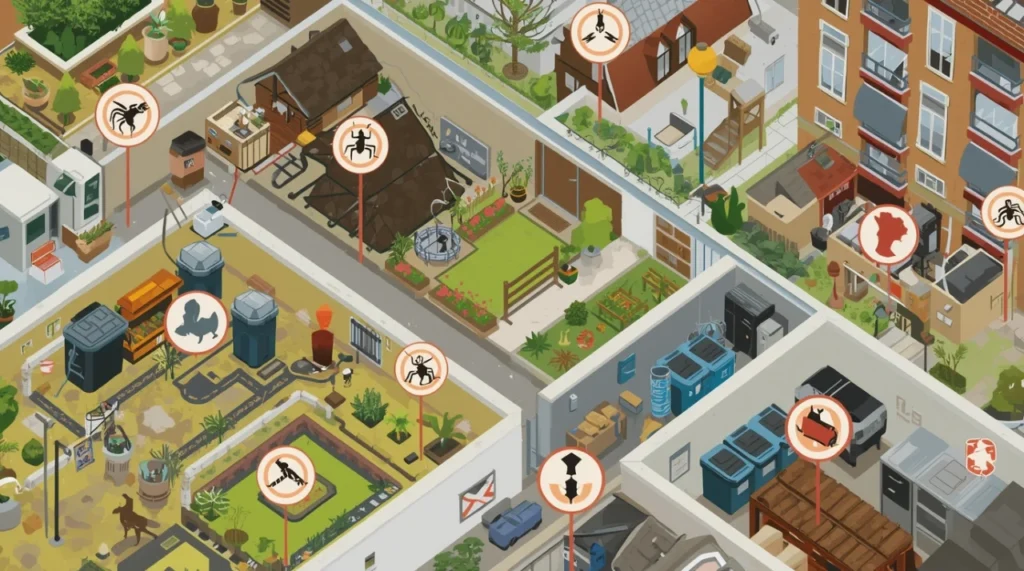
Task: Choose the spider marker cut off at the screen edge
Action: pos(1005,212)
